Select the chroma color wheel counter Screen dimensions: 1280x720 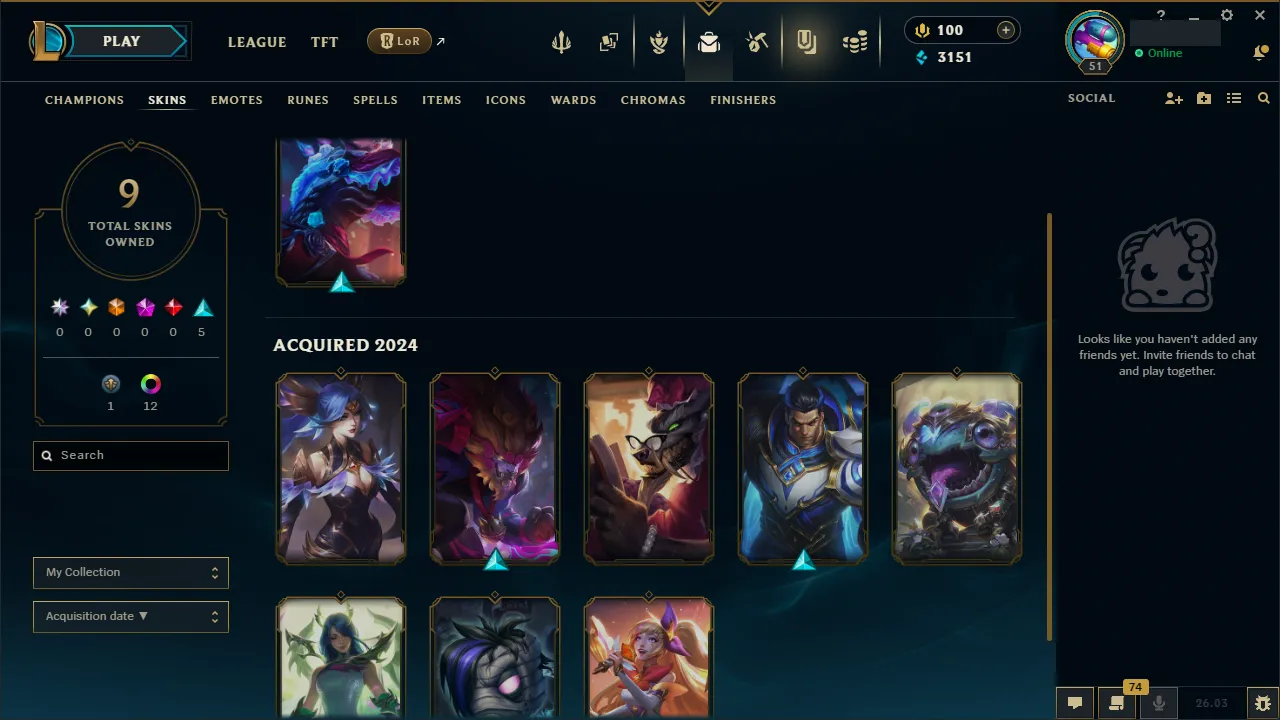tap(150, 384)
